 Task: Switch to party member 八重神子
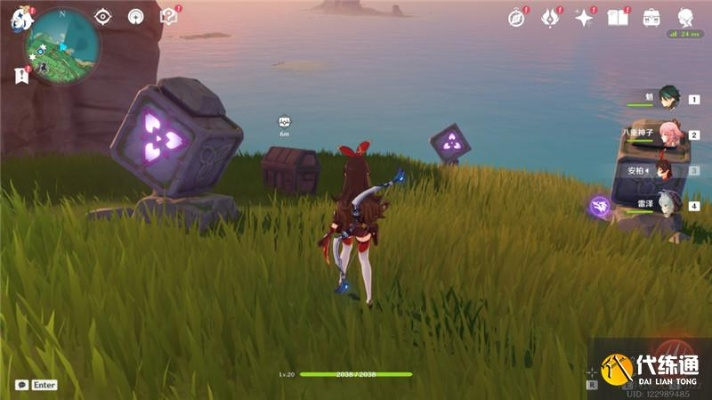click(668, 134)
